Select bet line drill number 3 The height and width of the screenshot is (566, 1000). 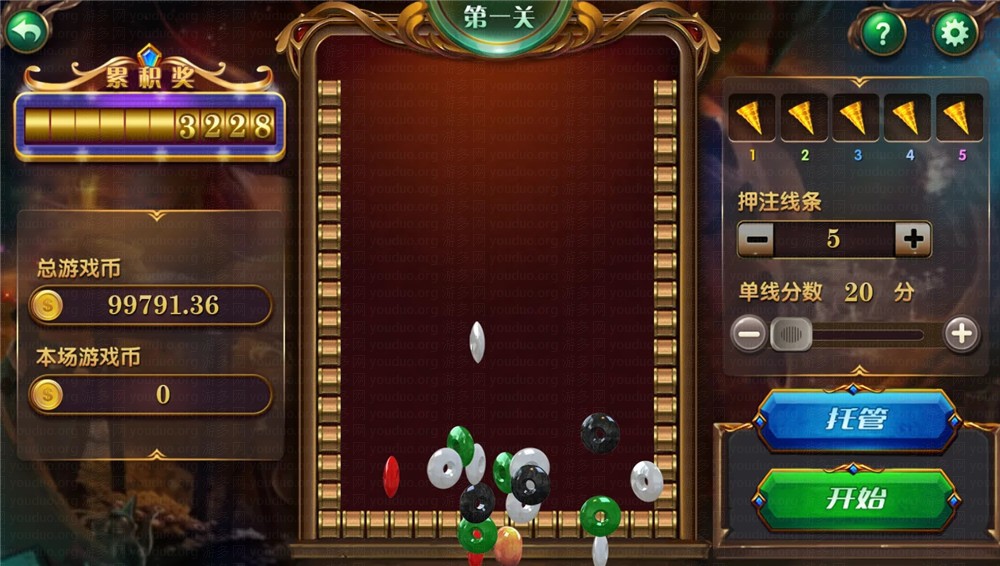tap(855, 119)
